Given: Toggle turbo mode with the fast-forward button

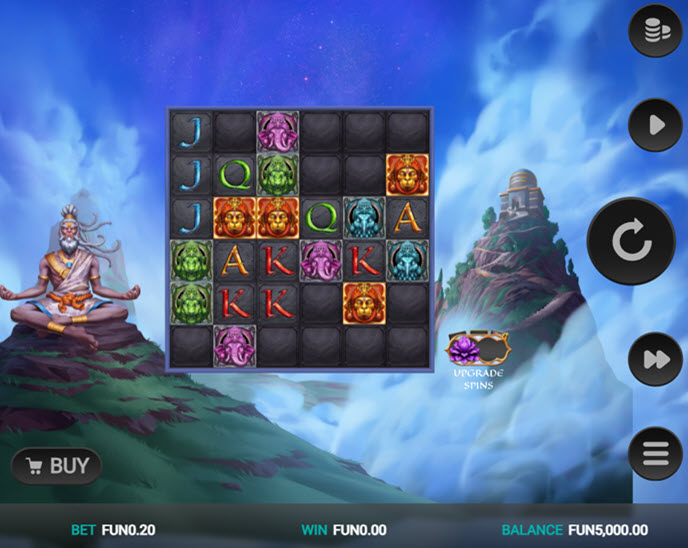Looking at the screenshot, I should click(x=654, y=359).
